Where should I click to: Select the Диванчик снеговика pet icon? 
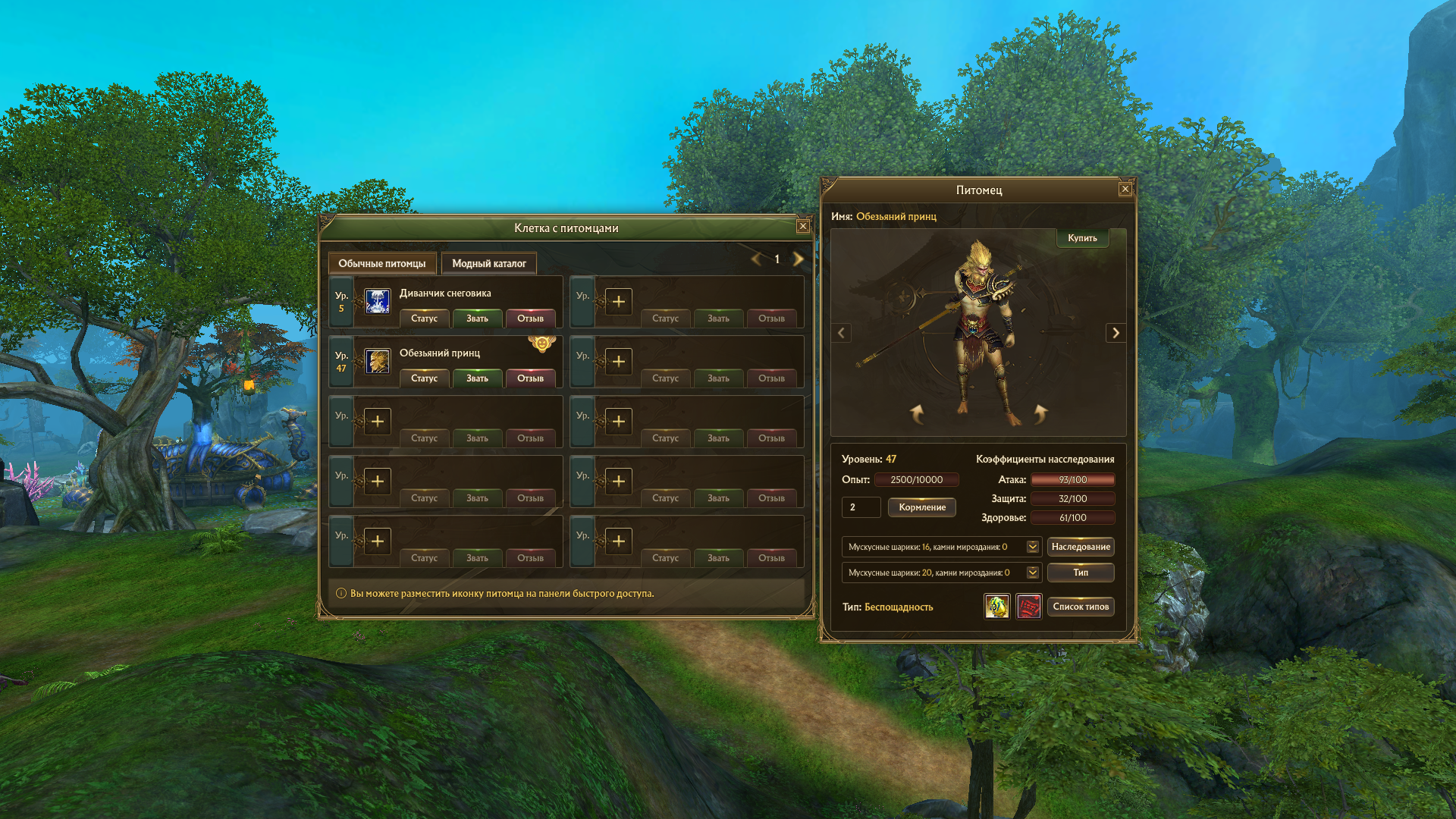tap(377, 301)
